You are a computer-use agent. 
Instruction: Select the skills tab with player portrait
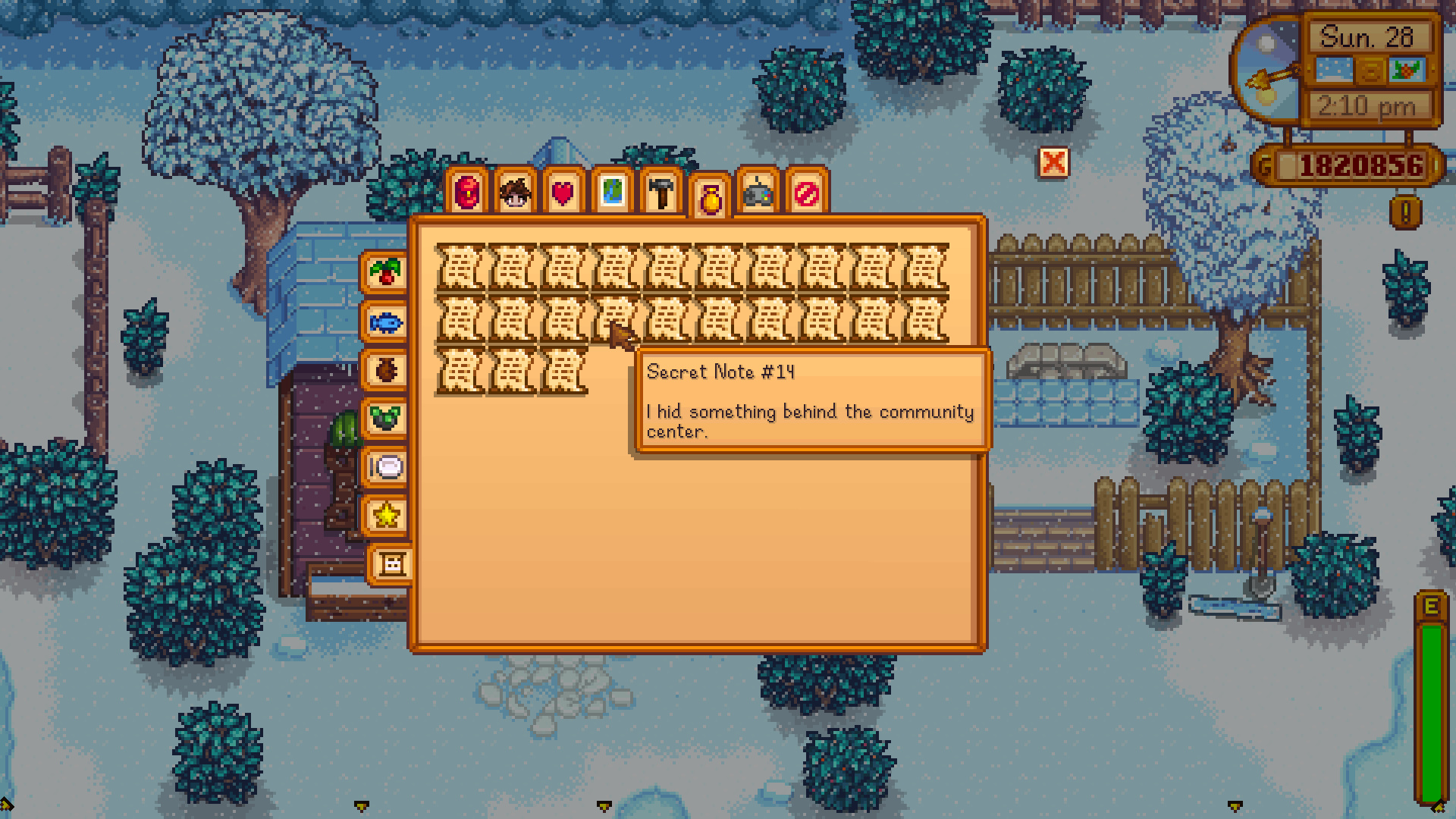pos(514,192)
